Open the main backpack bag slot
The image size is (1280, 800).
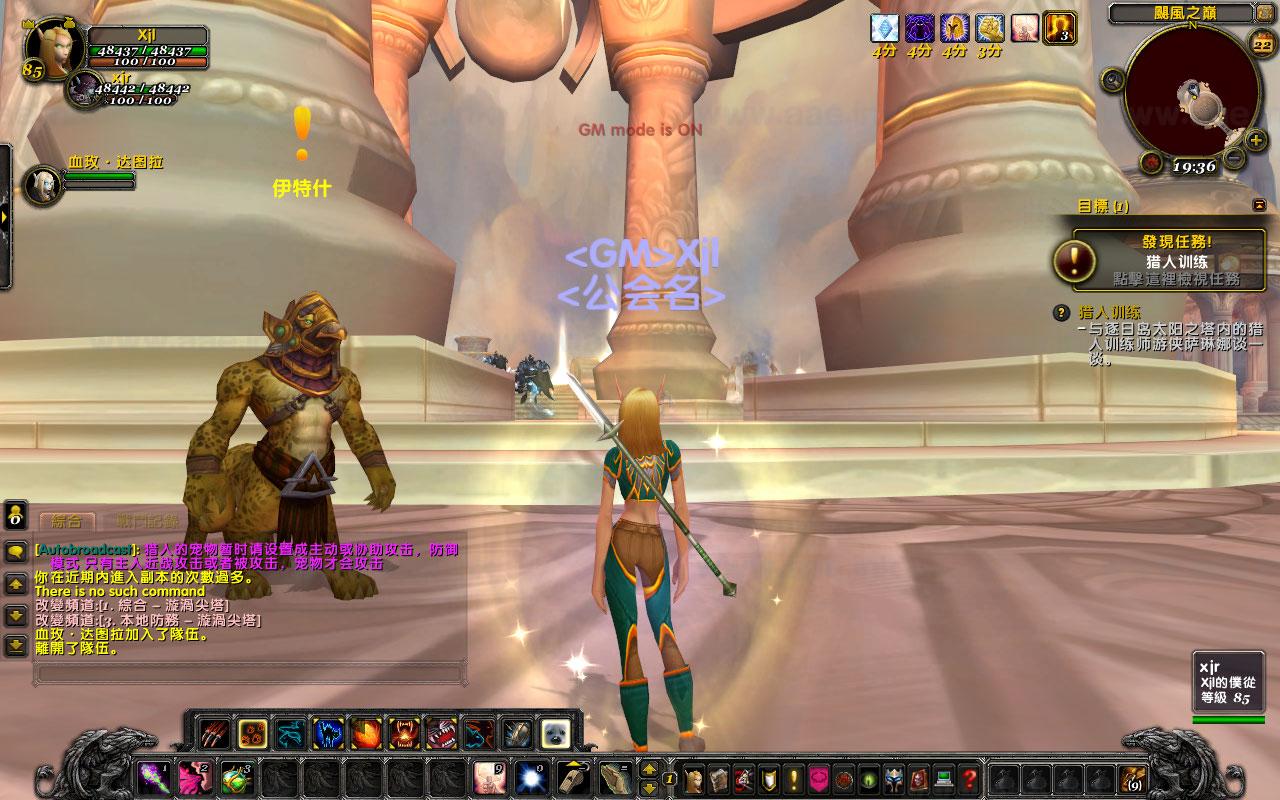(1133, 777)
